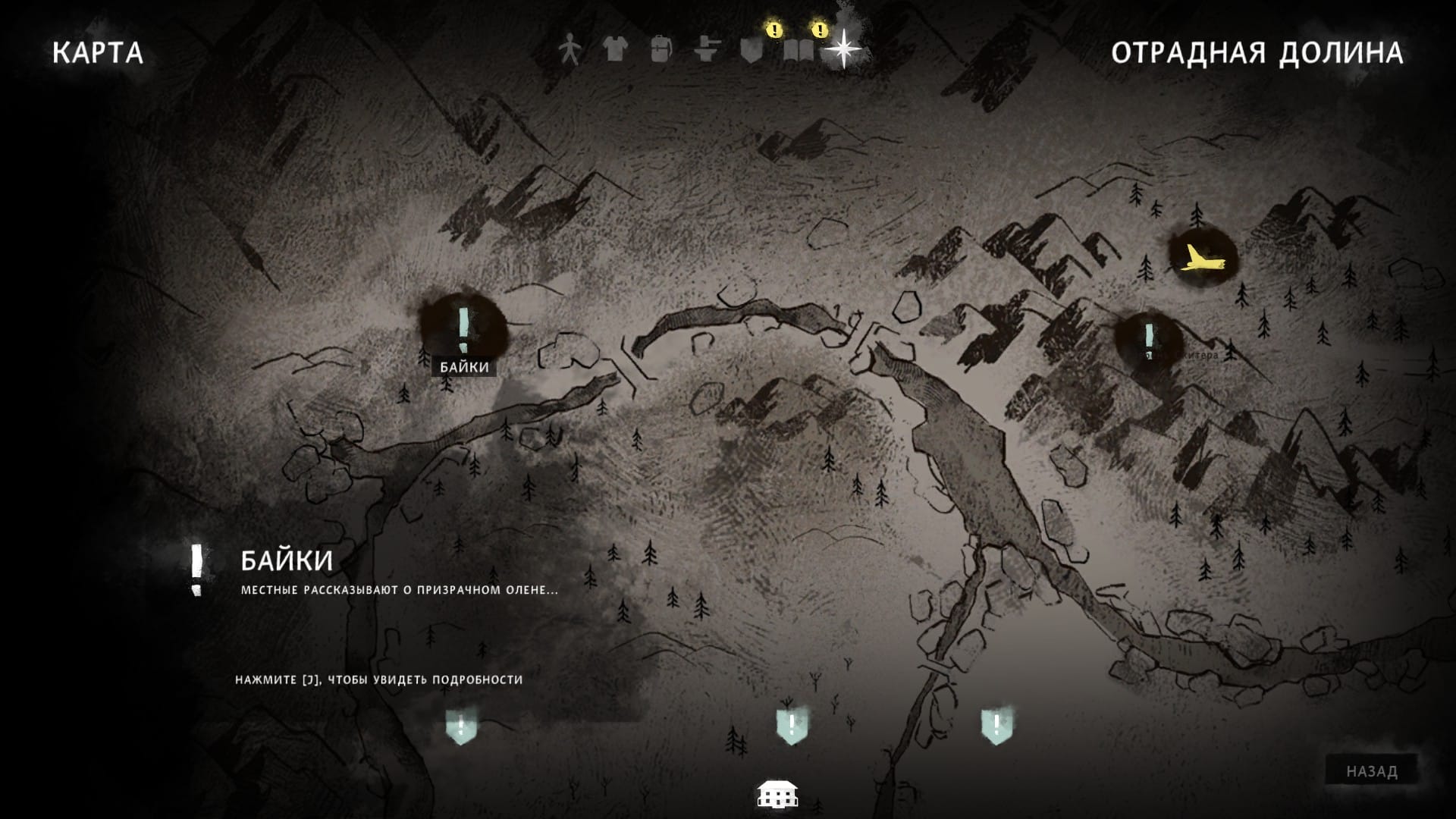
Task: Switch to the clothing tab
Action: 614,50
